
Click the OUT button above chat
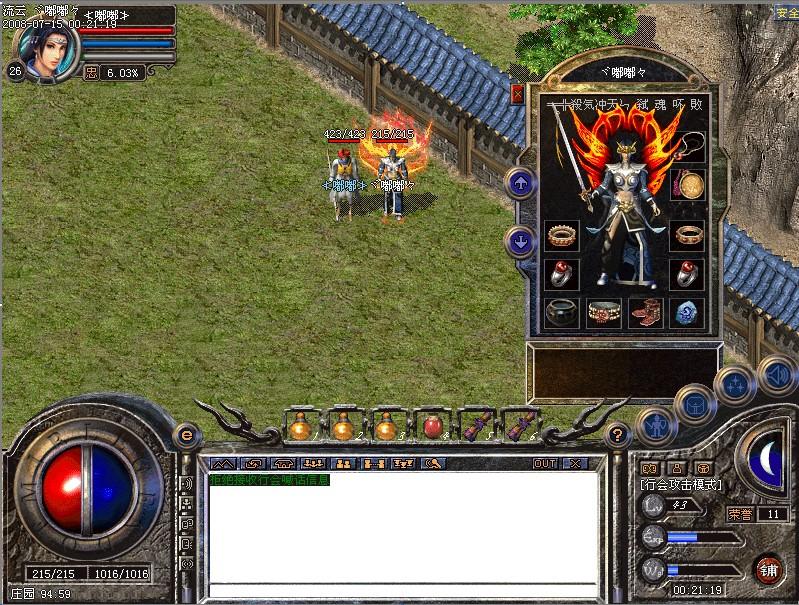[x=545, y=464]
